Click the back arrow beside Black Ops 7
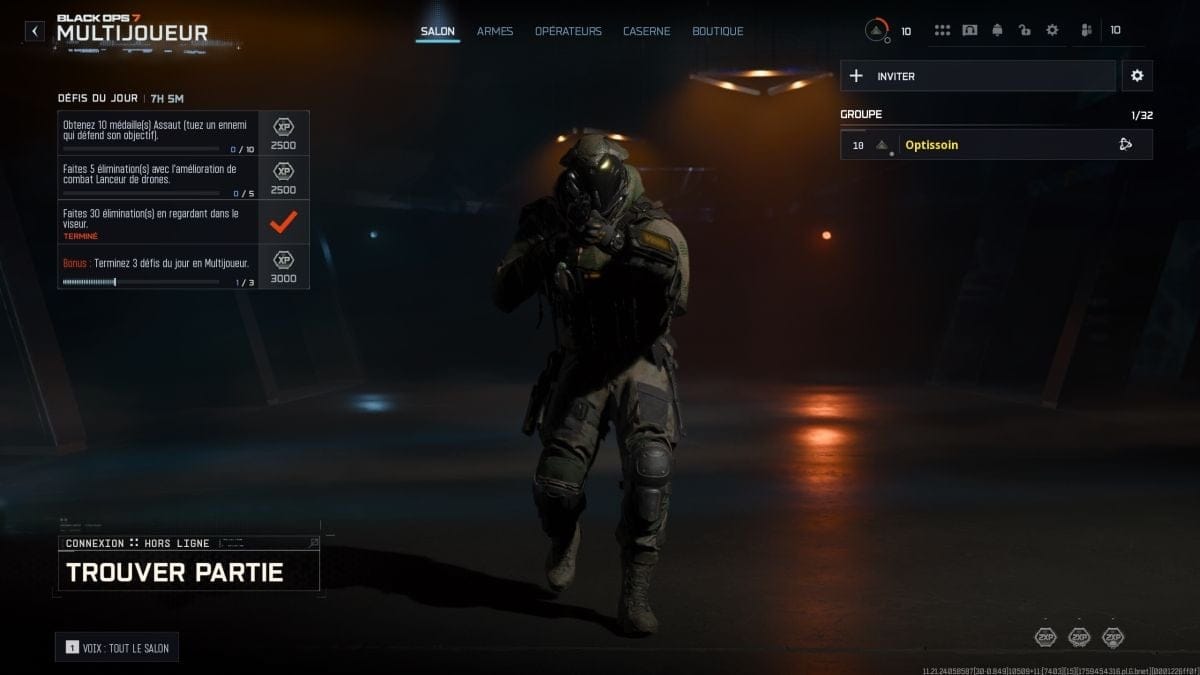The height and width of the screenshot is (675, 1200). 35,31
